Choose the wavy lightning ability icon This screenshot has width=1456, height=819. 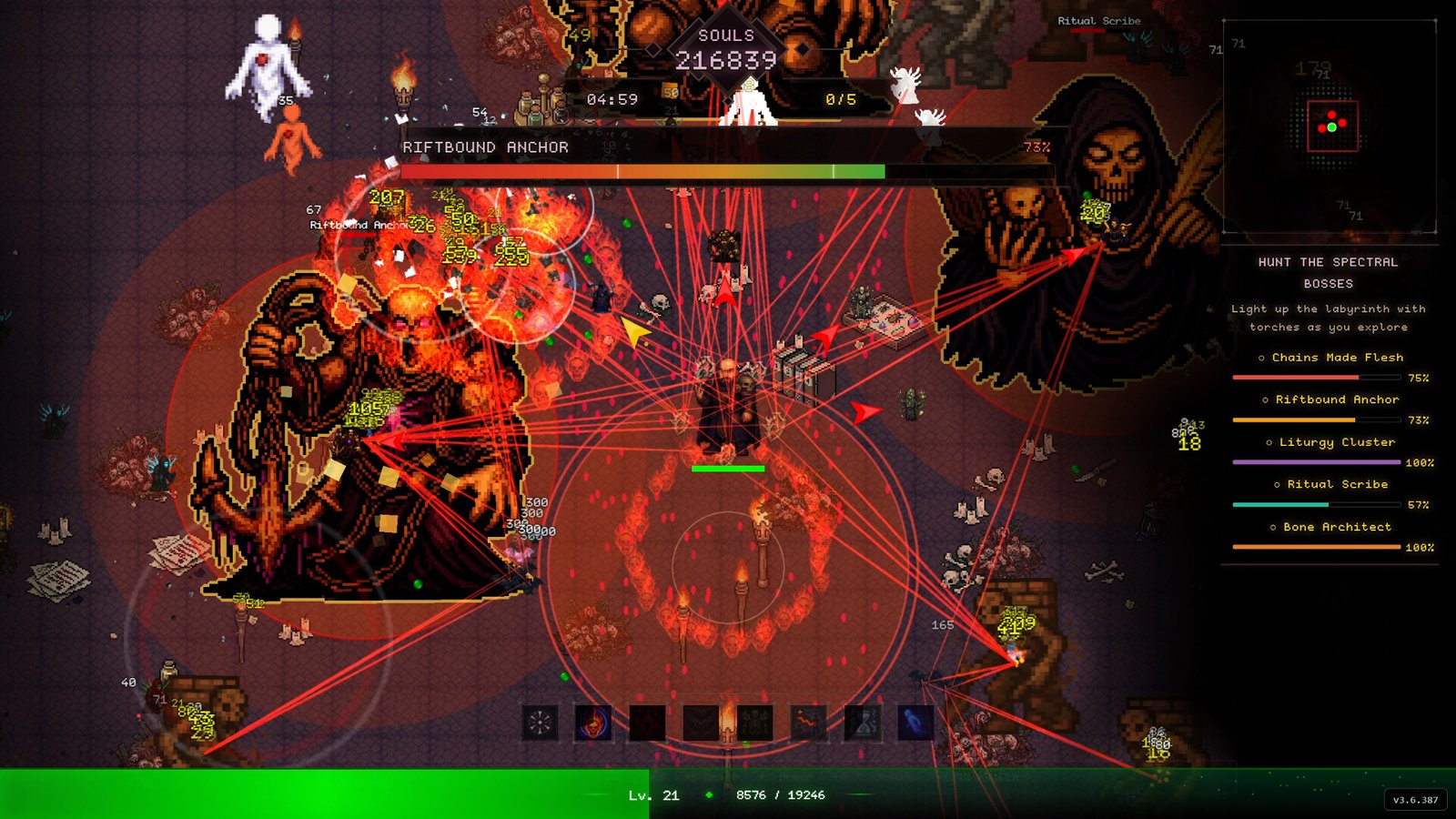click(808, 723)
